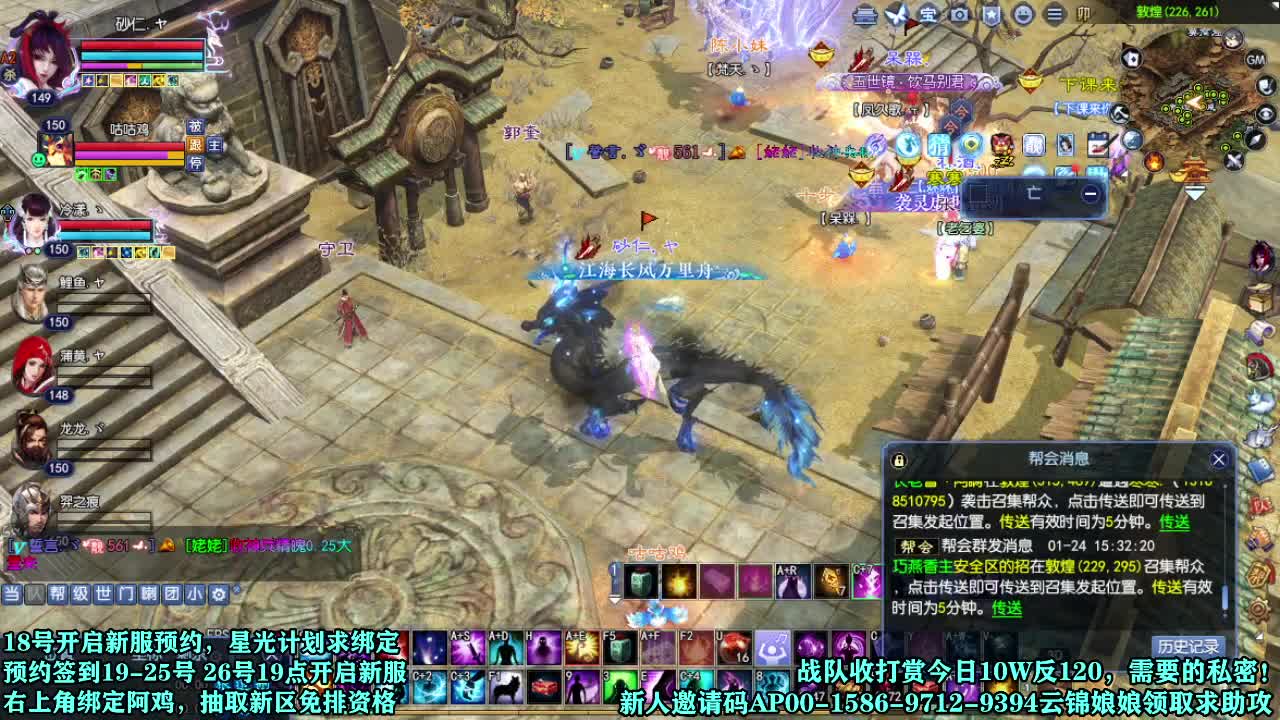Toggle the lock icon on 帮会消息 panel
Viewport: 1280px width, 720px height.
[897, 458]
